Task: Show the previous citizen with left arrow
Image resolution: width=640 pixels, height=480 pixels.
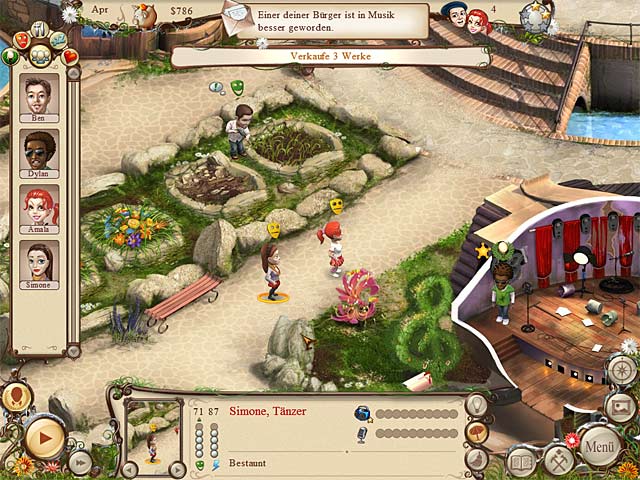Action: (x=129, y=468)
